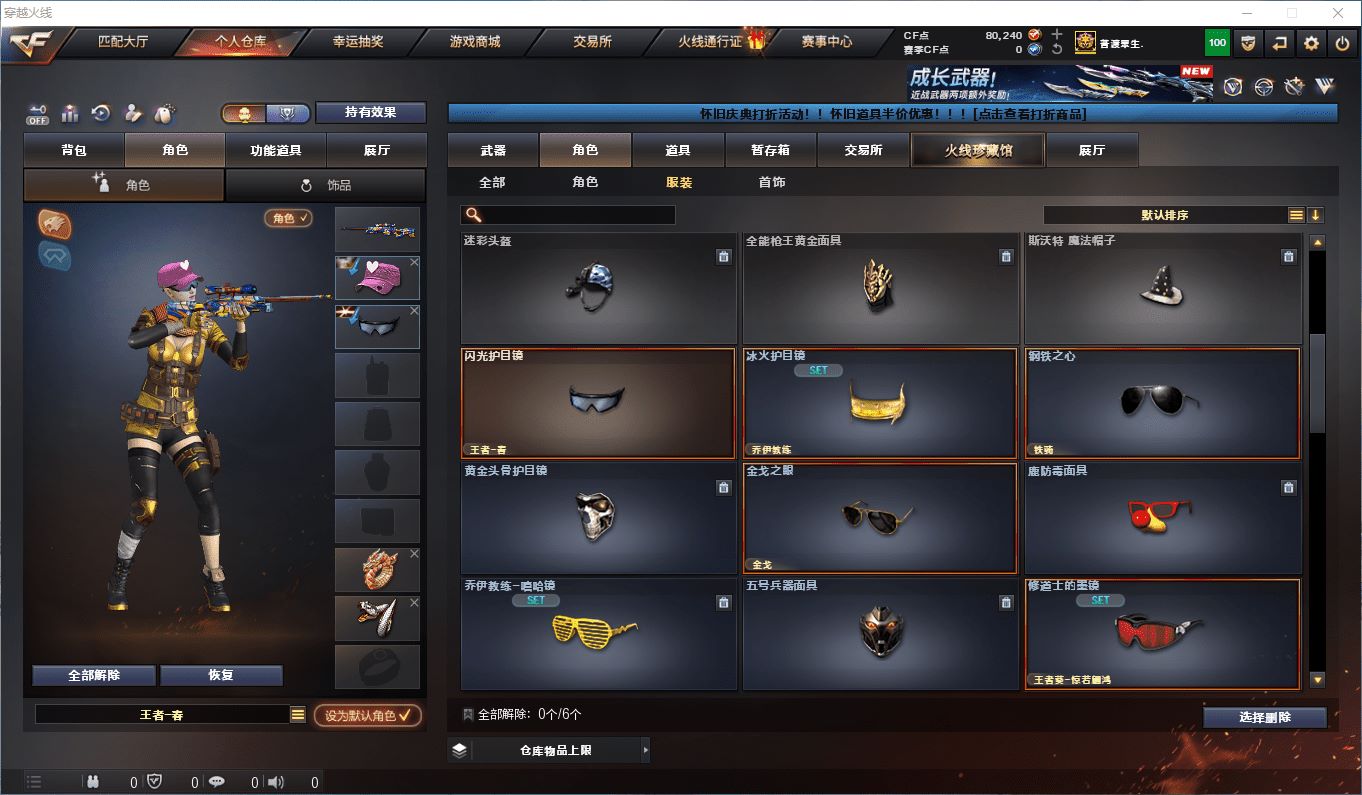Click the 选择删除 button
This screenshot has width=1362, height=795.
pos(1264,717)
